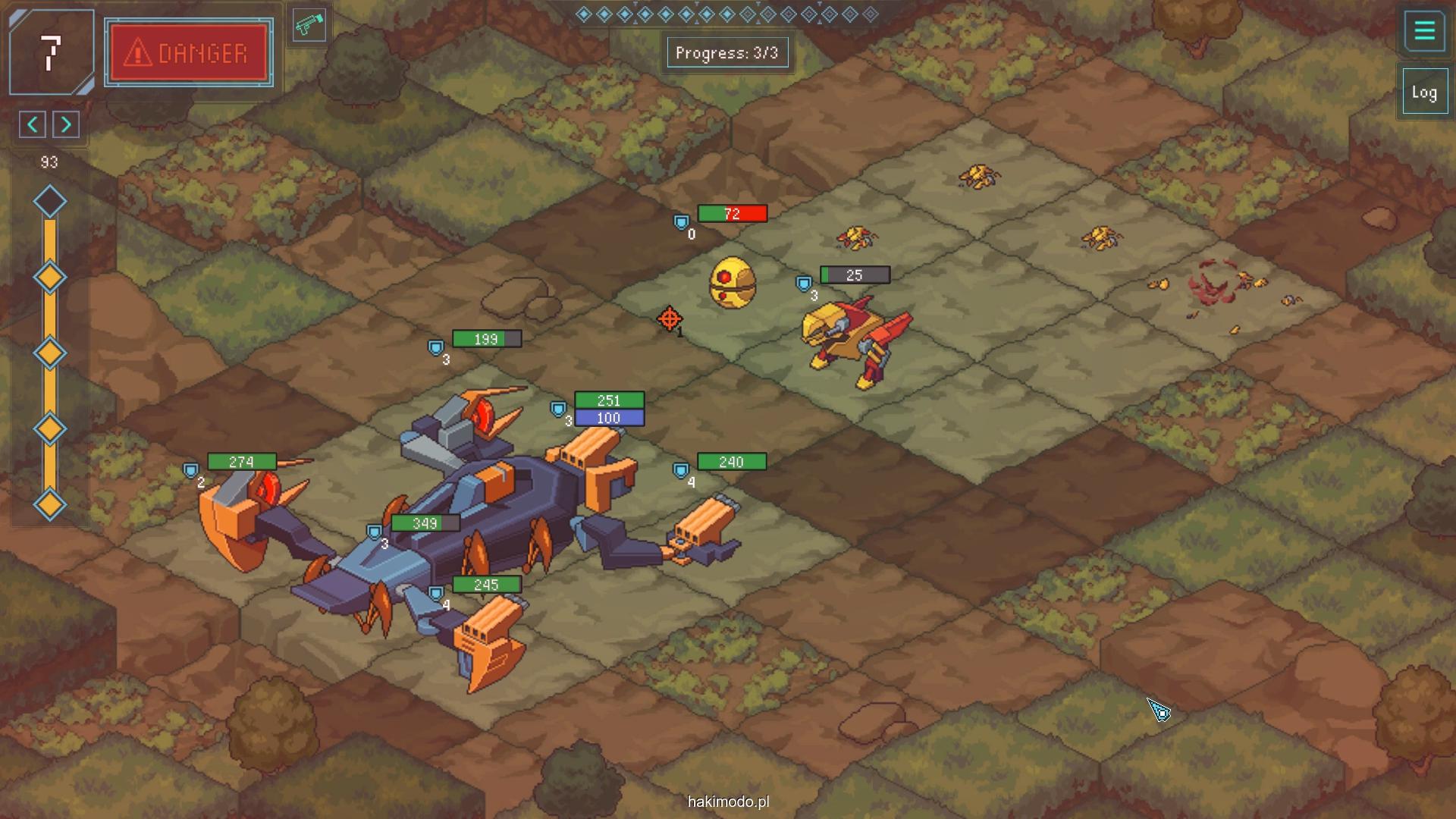This screenshot has width=1456, height=819.
Task: Go to next with right arrow
Action: tap(66, 124)
